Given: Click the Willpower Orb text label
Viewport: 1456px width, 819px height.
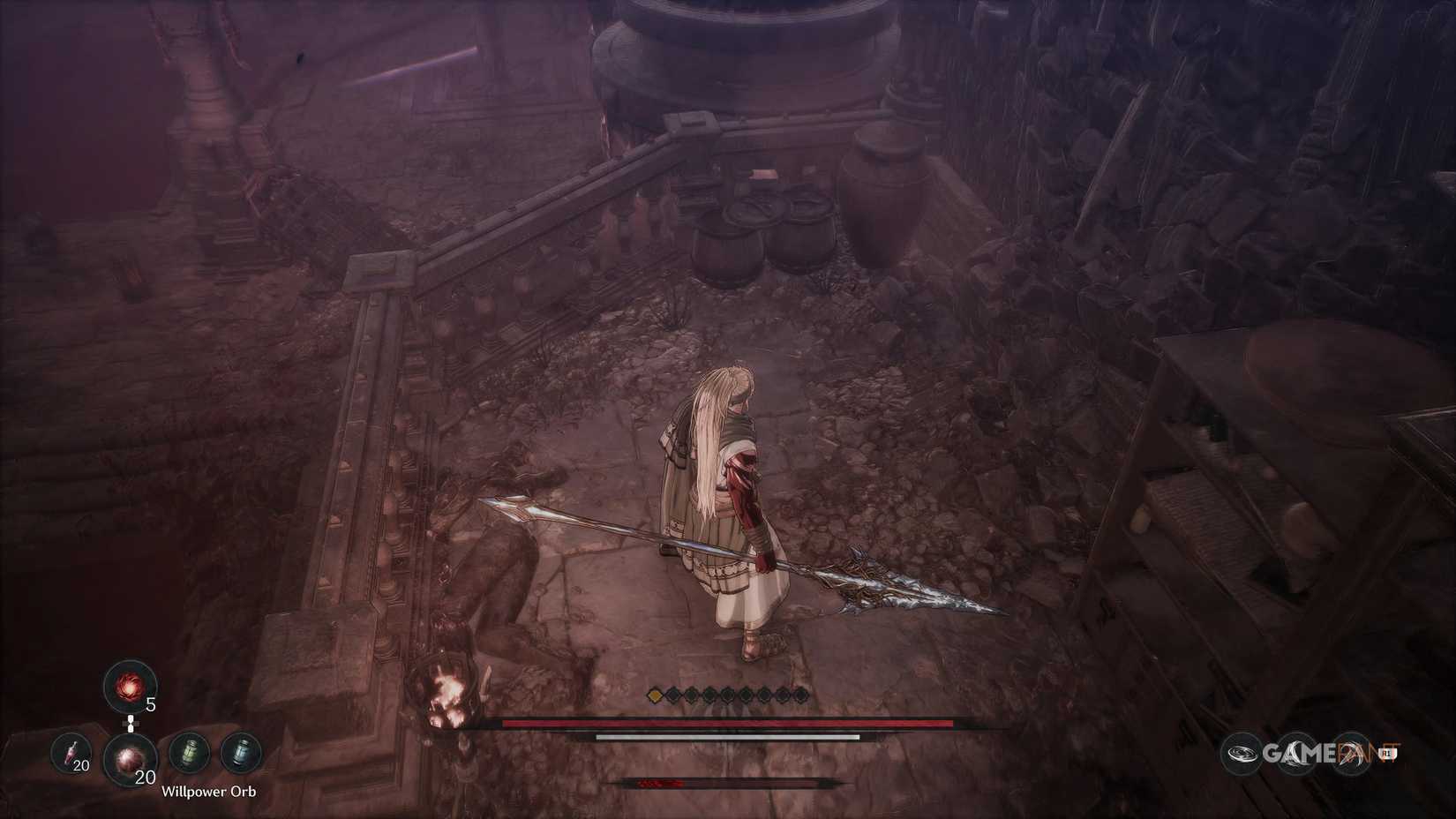Looking at the screenshot, I should click(x=208, y=791).
